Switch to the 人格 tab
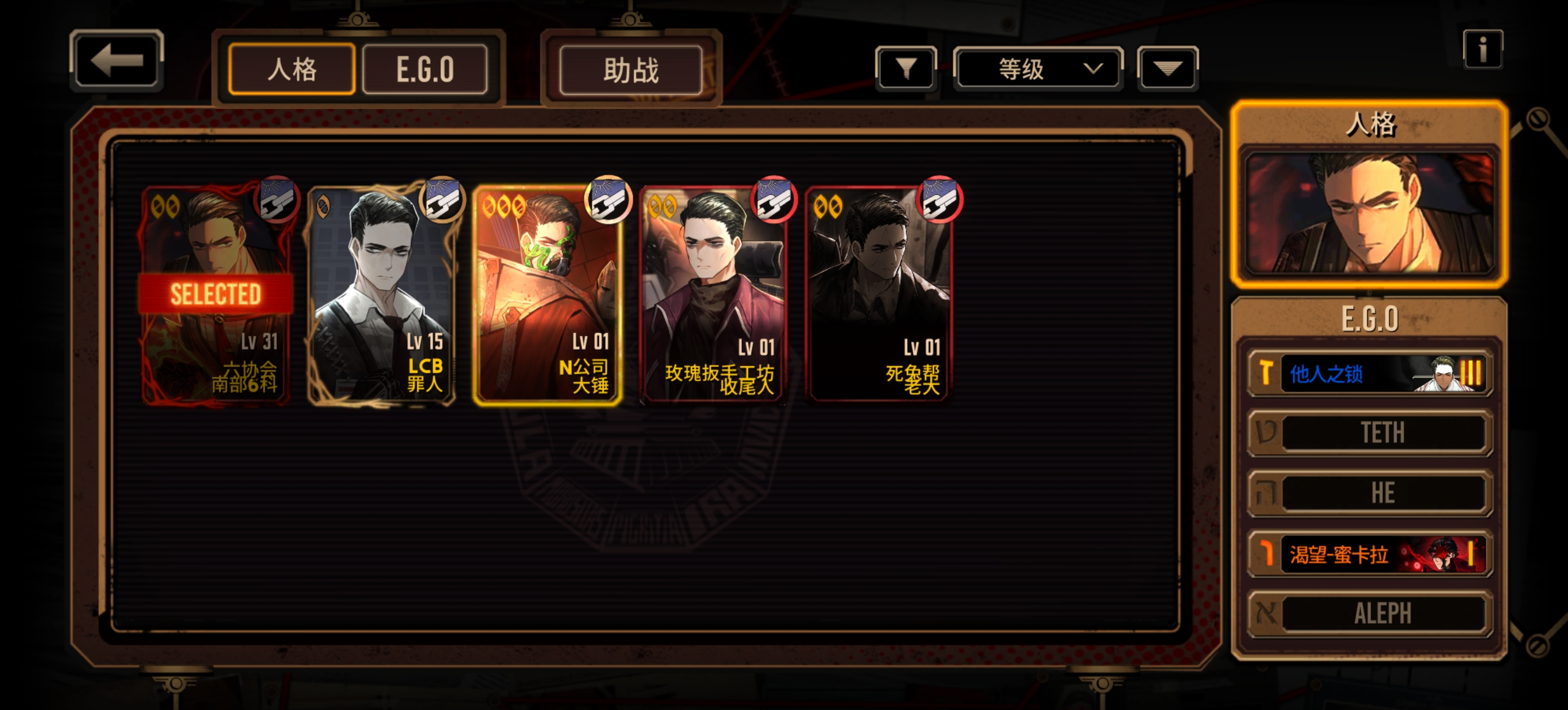This screenshot has width=1568, height=710. click(291, 69)
